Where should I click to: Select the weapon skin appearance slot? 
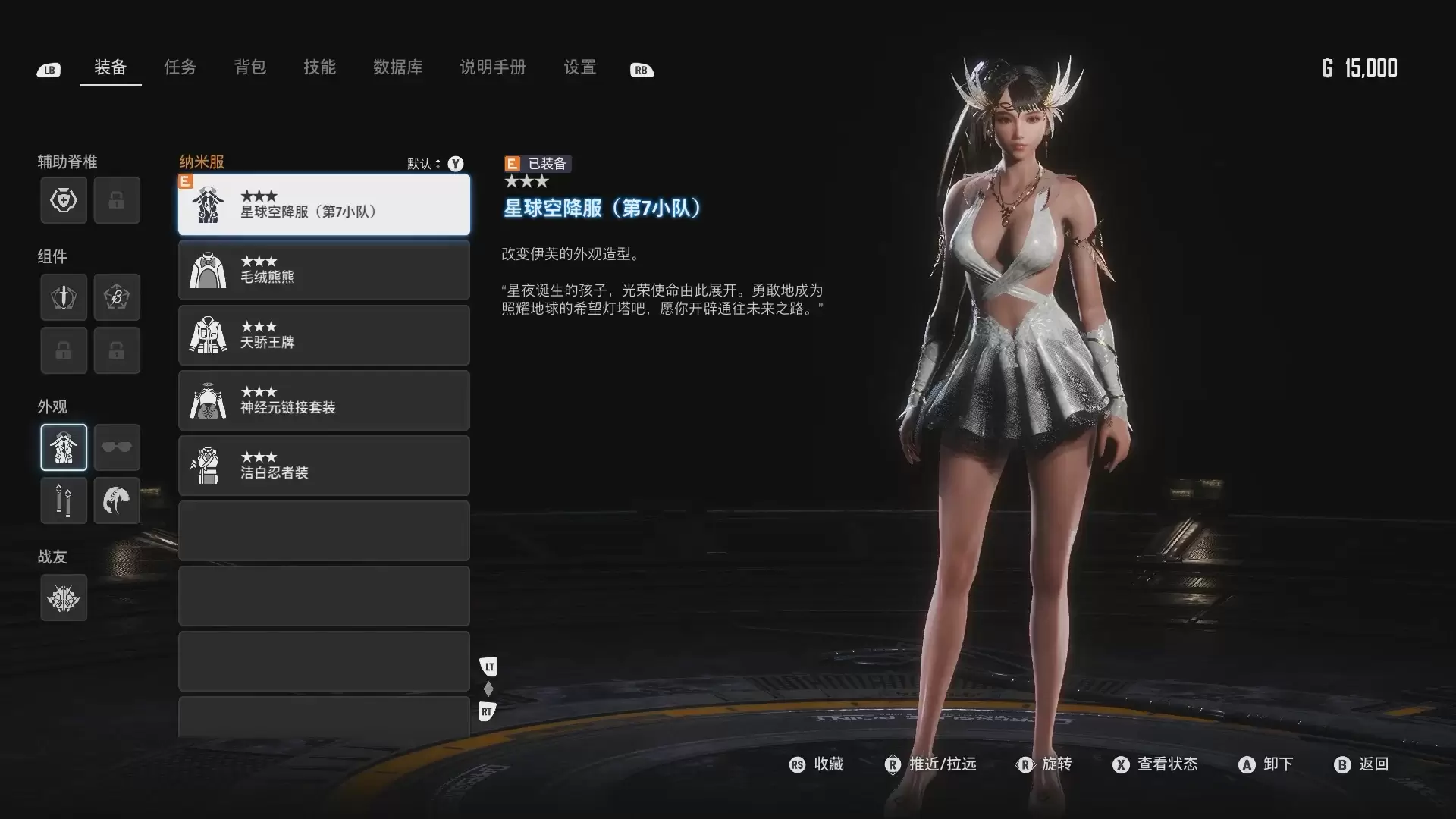[63, 500]
